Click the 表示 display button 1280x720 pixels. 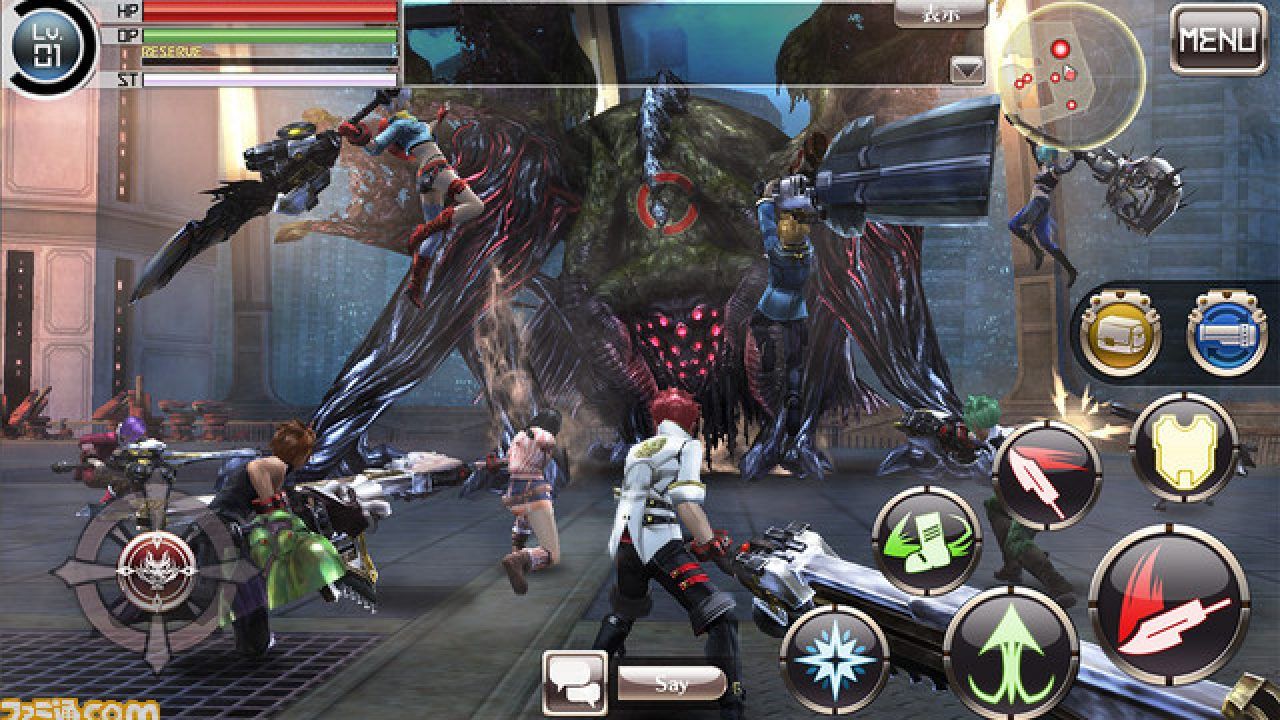click(939, 14)
